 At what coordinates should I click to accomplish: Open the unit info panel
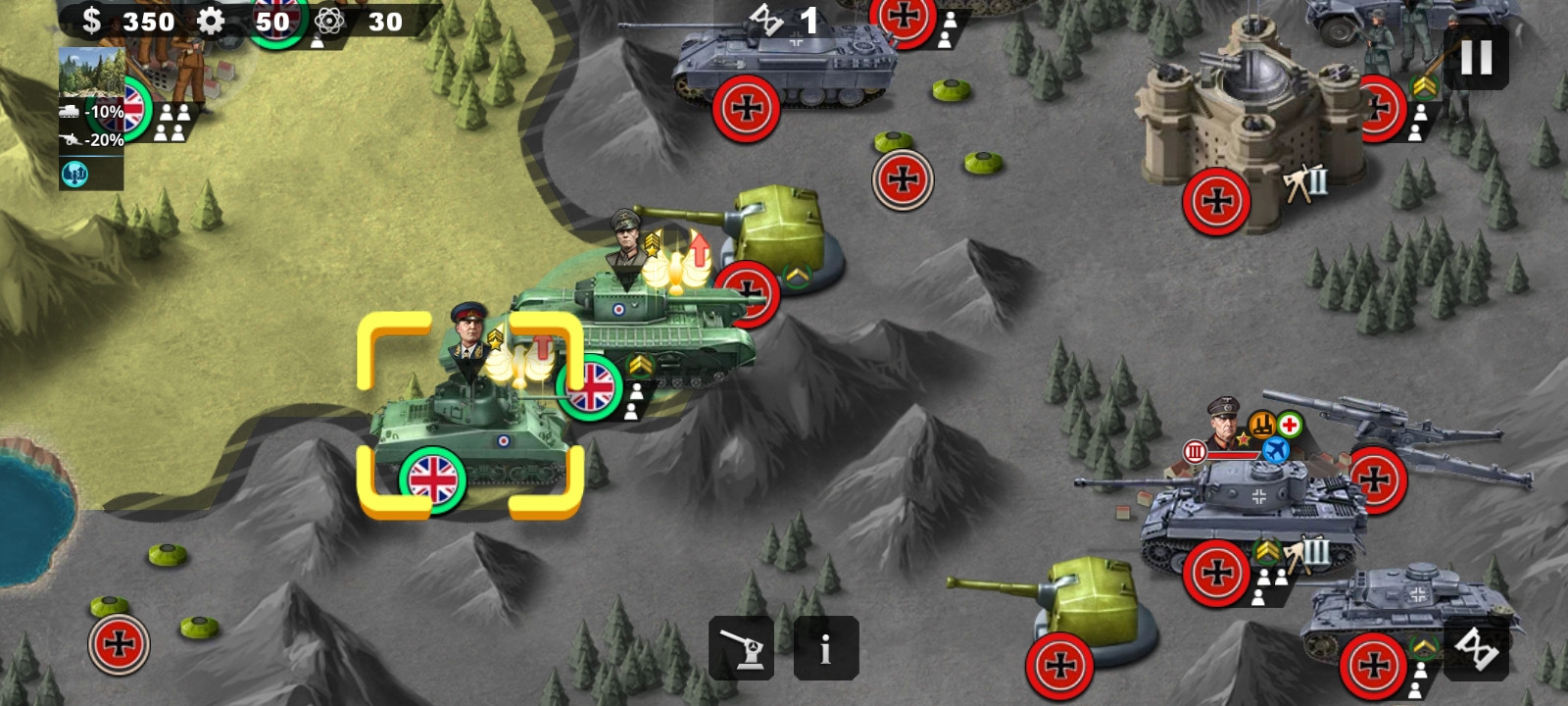[x=825, y=648]
